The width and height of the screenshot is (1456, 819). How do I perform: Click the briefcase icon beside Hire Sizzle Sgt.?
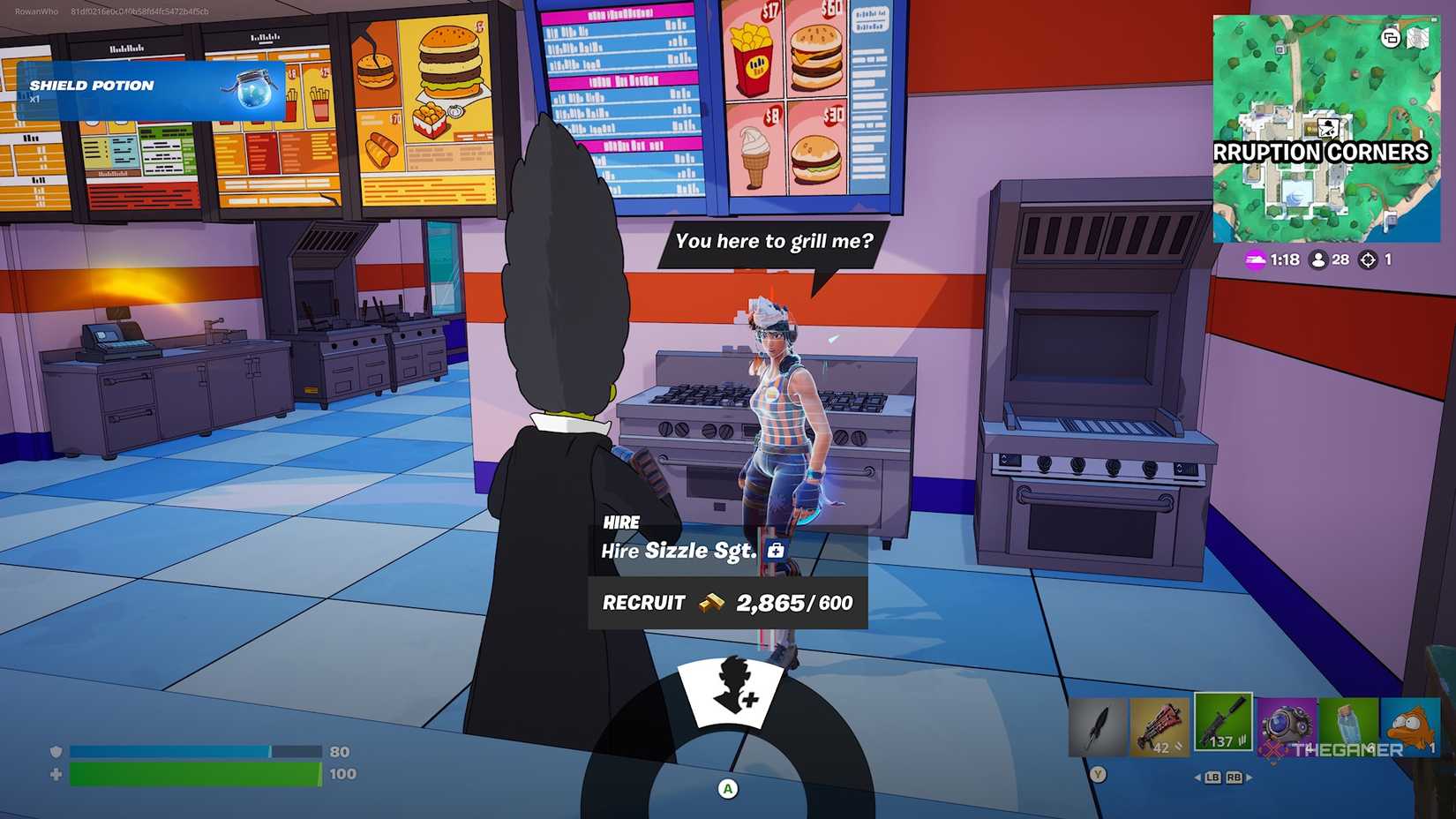(775, 550)
